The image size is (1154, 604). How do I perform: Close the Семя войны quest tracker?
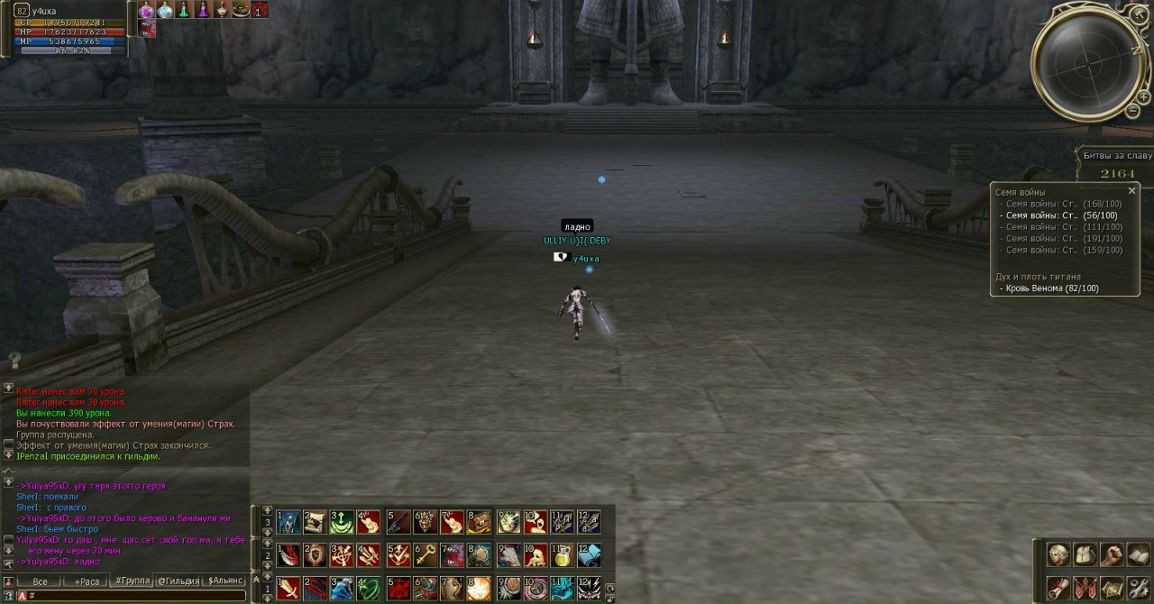pos(1132,191)
